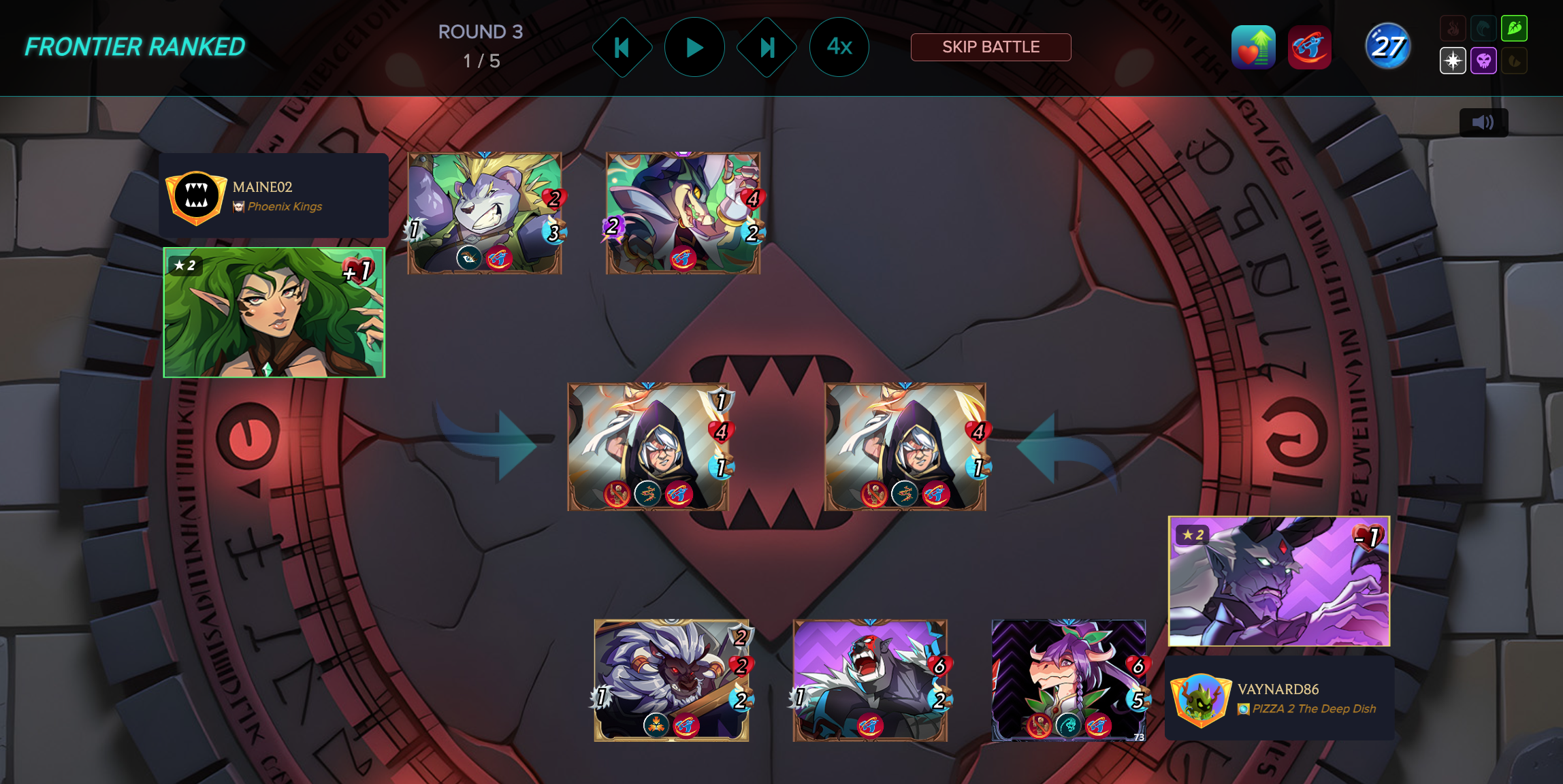Inspect the heart with green arrow ruleset icon
The height and width of the screenshot is (784, 1563).
(1253, 48)
